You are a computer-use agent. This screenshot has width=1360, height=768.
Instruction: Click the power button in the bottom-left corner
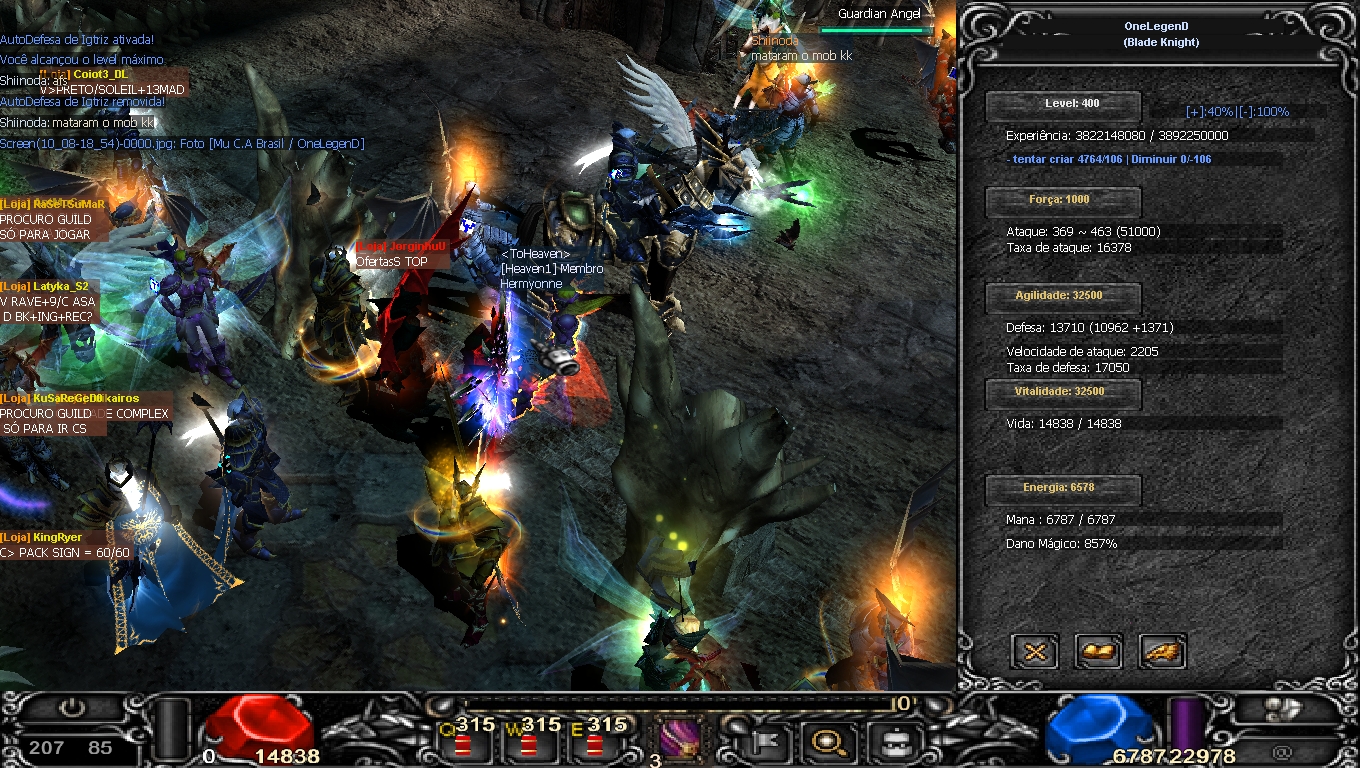point(71,709)
